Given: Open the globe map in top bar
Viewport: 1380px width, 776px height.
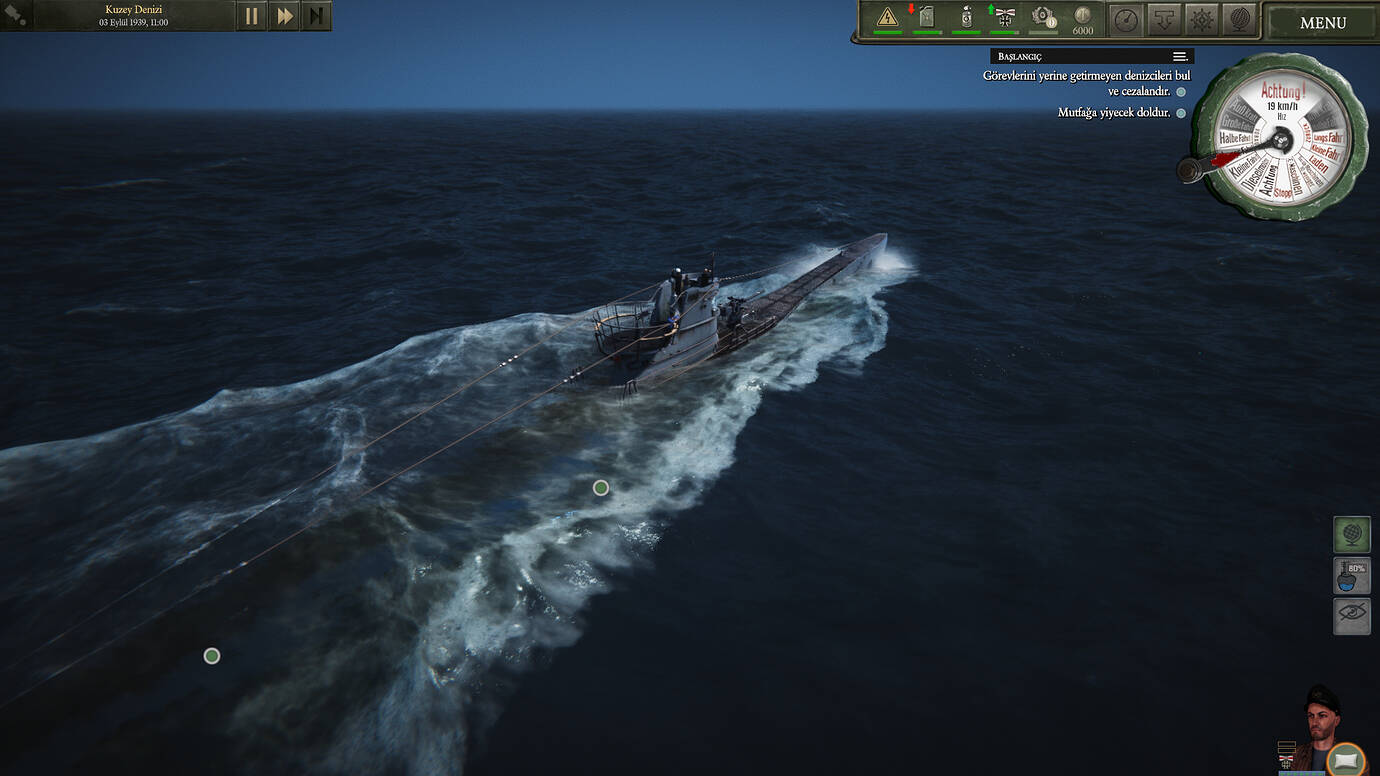Looking at the screenshot, I should pyautogui.click(x=1238, y=19).
